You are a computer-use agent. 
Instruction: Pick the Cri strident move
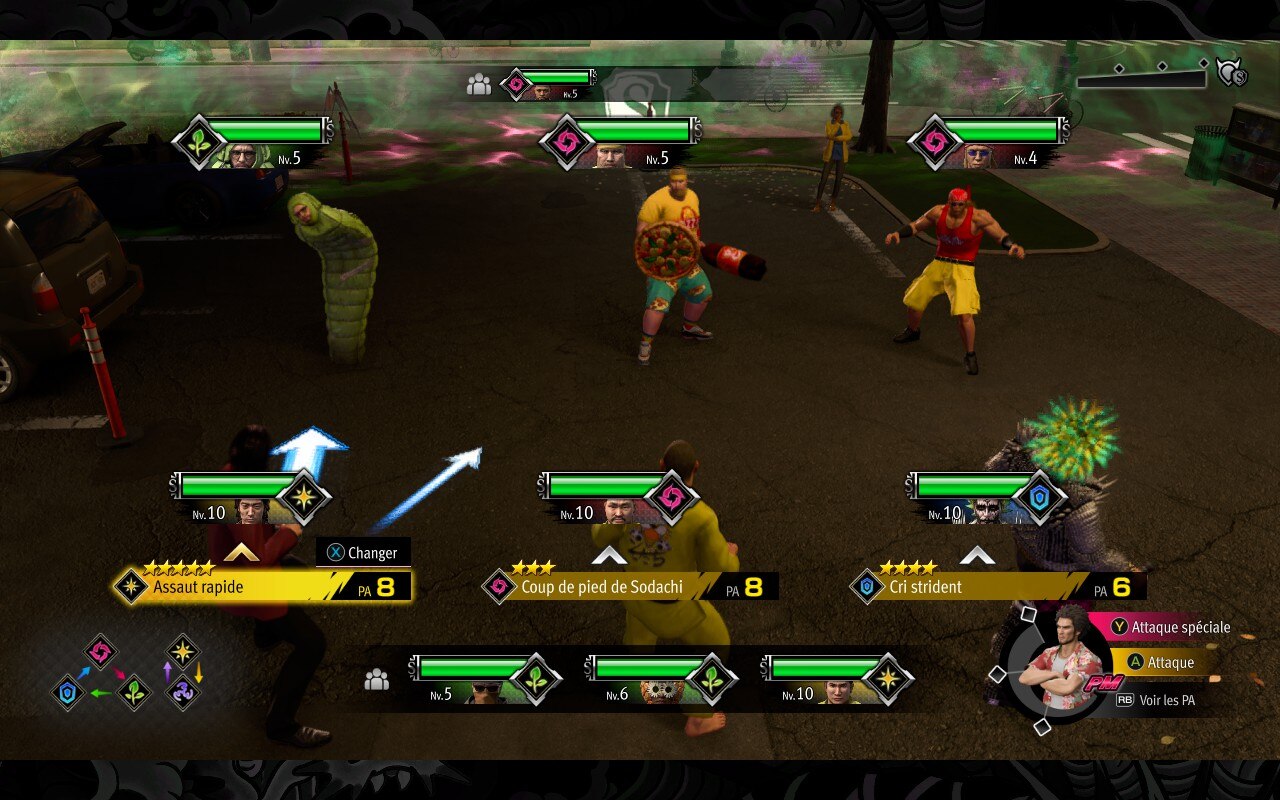(996, 587)
